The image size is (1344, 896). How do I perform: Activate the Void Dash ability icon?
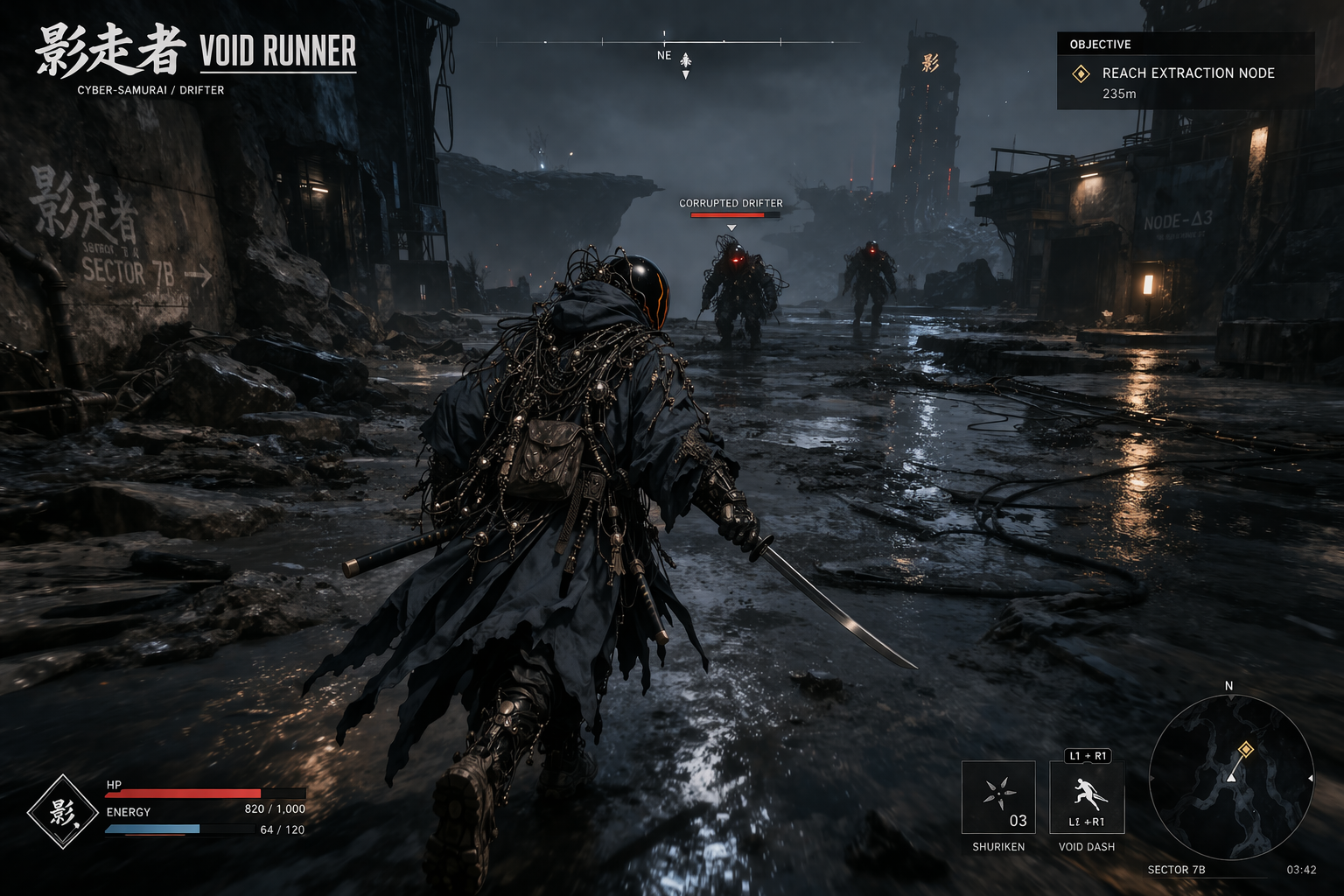1088,796
